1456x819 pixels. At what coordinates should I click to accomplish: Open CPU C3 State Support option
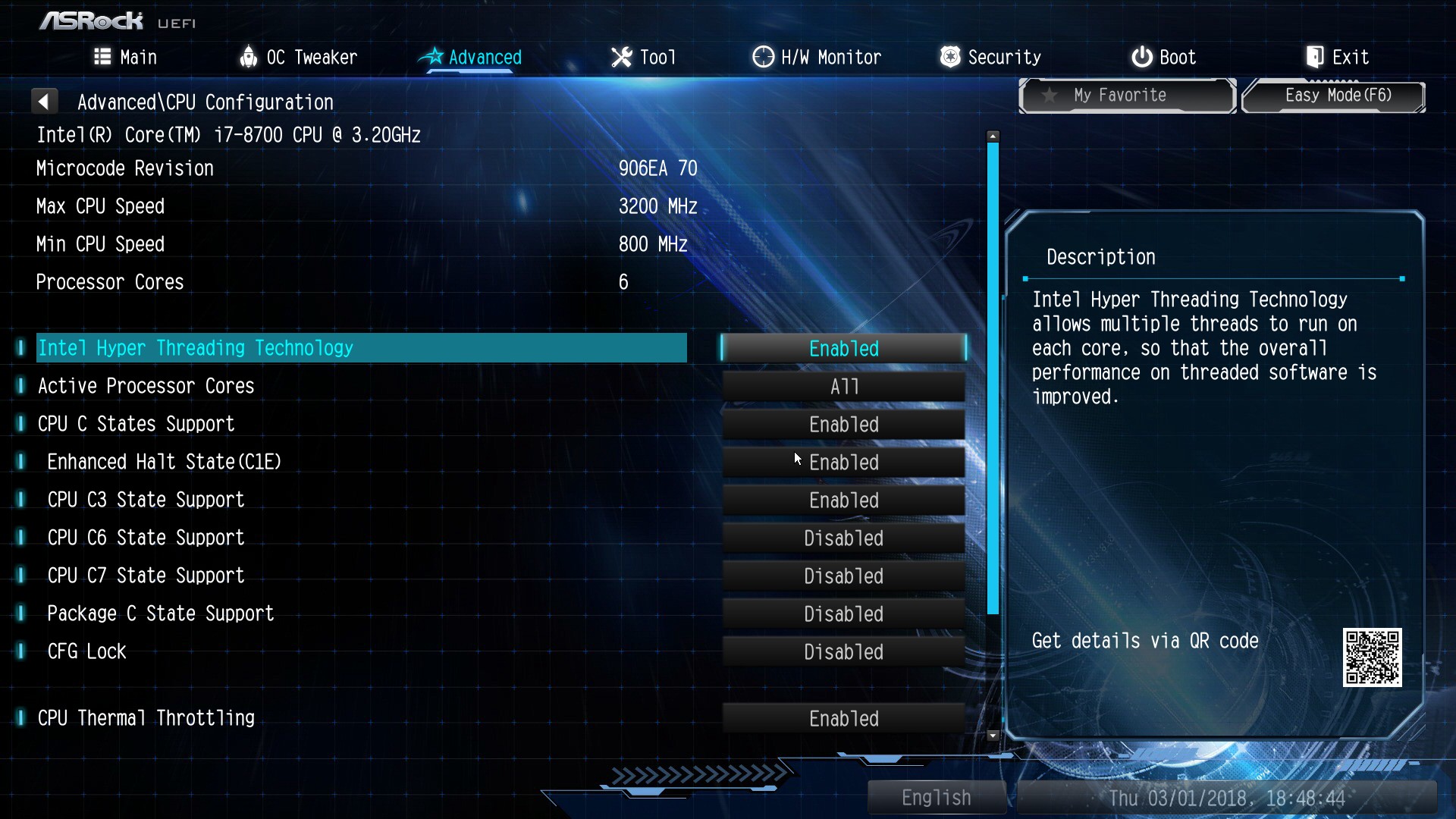(x=843, y=500)
